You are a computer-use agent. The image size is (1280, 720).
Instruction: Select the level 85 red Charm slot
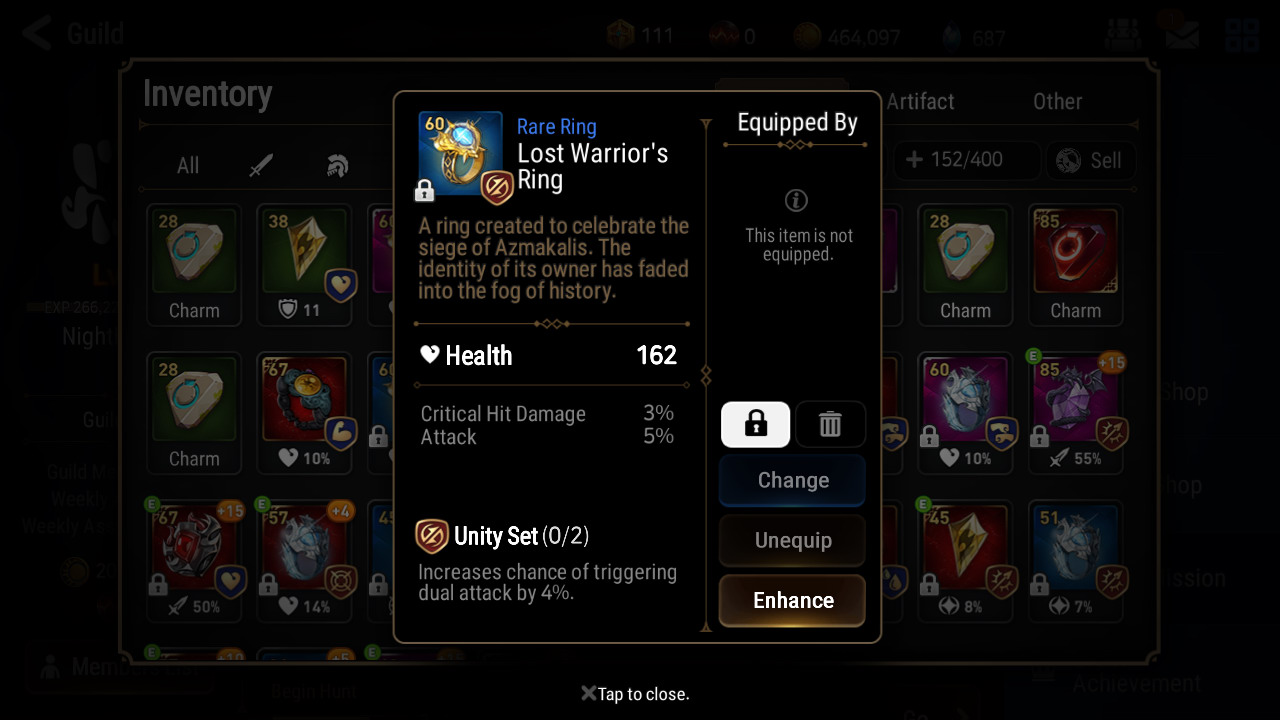click(1075, 264)
